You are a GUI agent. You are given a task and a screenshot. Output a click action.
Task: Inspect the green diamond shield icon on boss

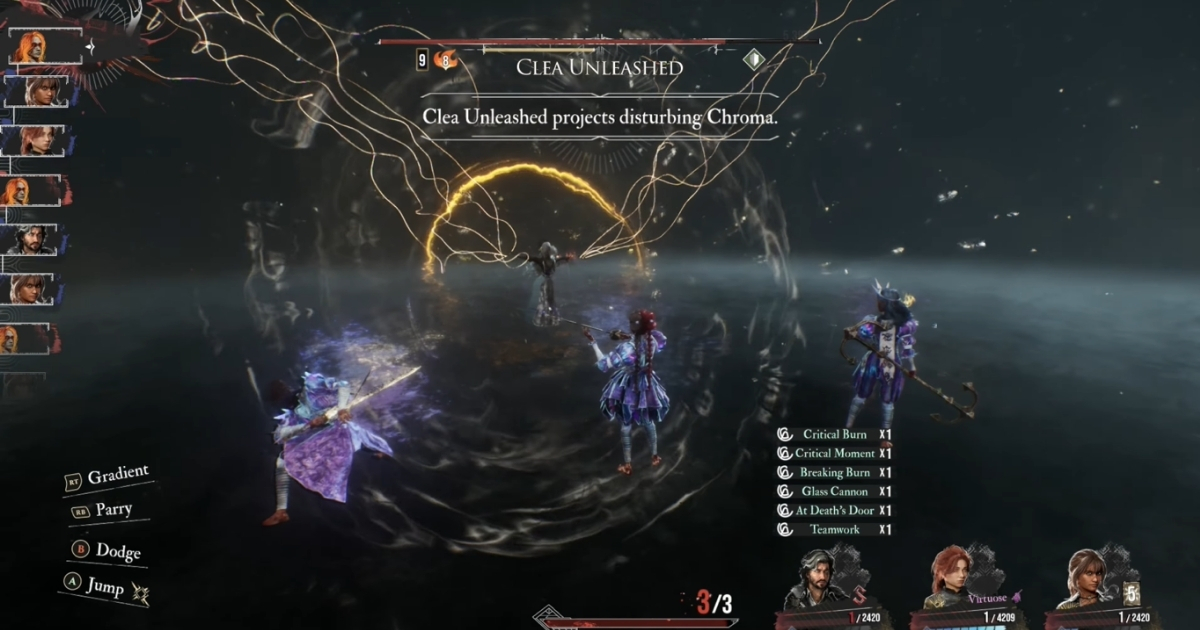[x=753, y=60]
